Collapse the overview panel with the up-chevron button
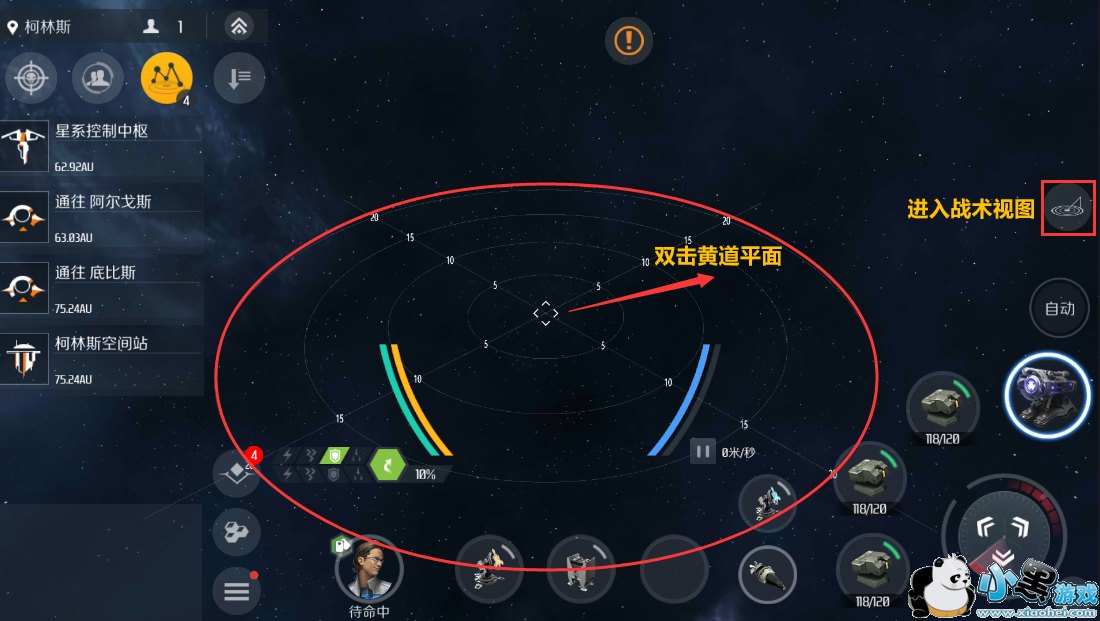 [x=238, y=27]
